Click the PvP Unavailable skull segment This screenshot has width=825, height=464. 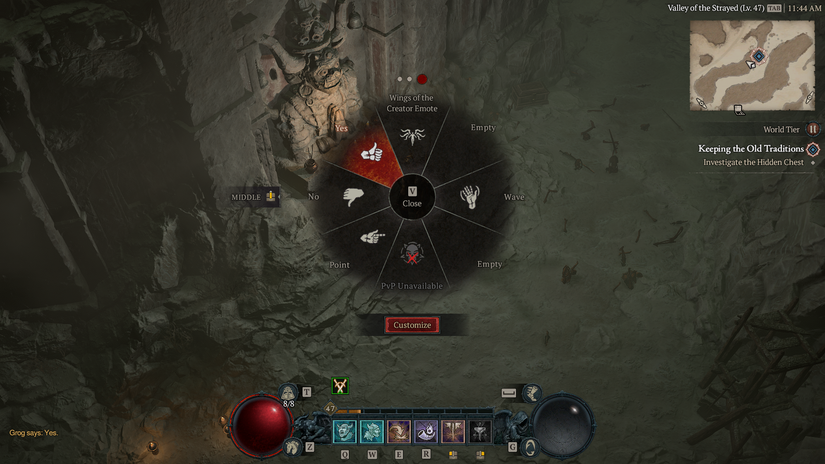click(412, 255)
